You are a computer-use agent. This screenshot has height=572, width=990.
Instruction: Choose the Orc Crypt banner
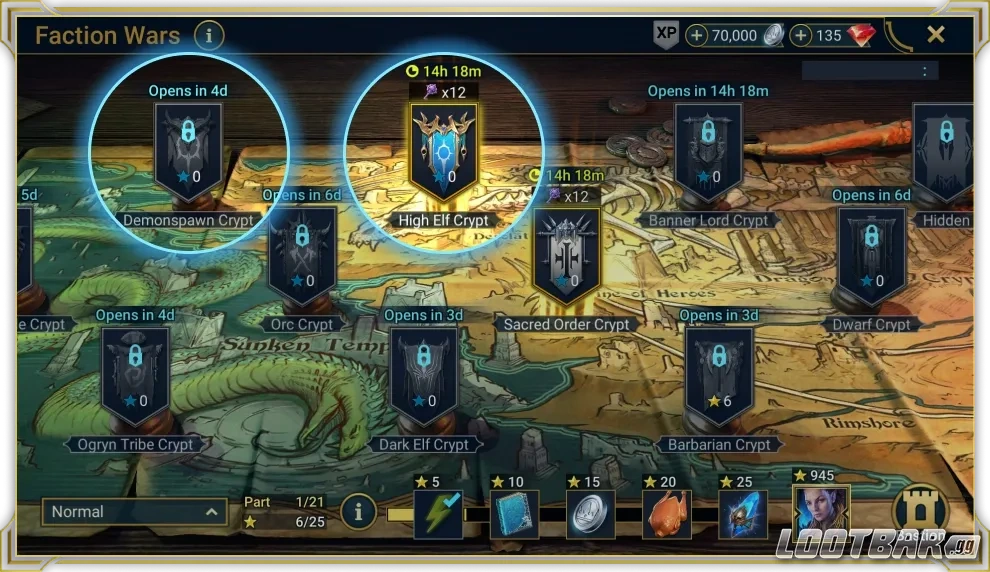coord(302,256)
